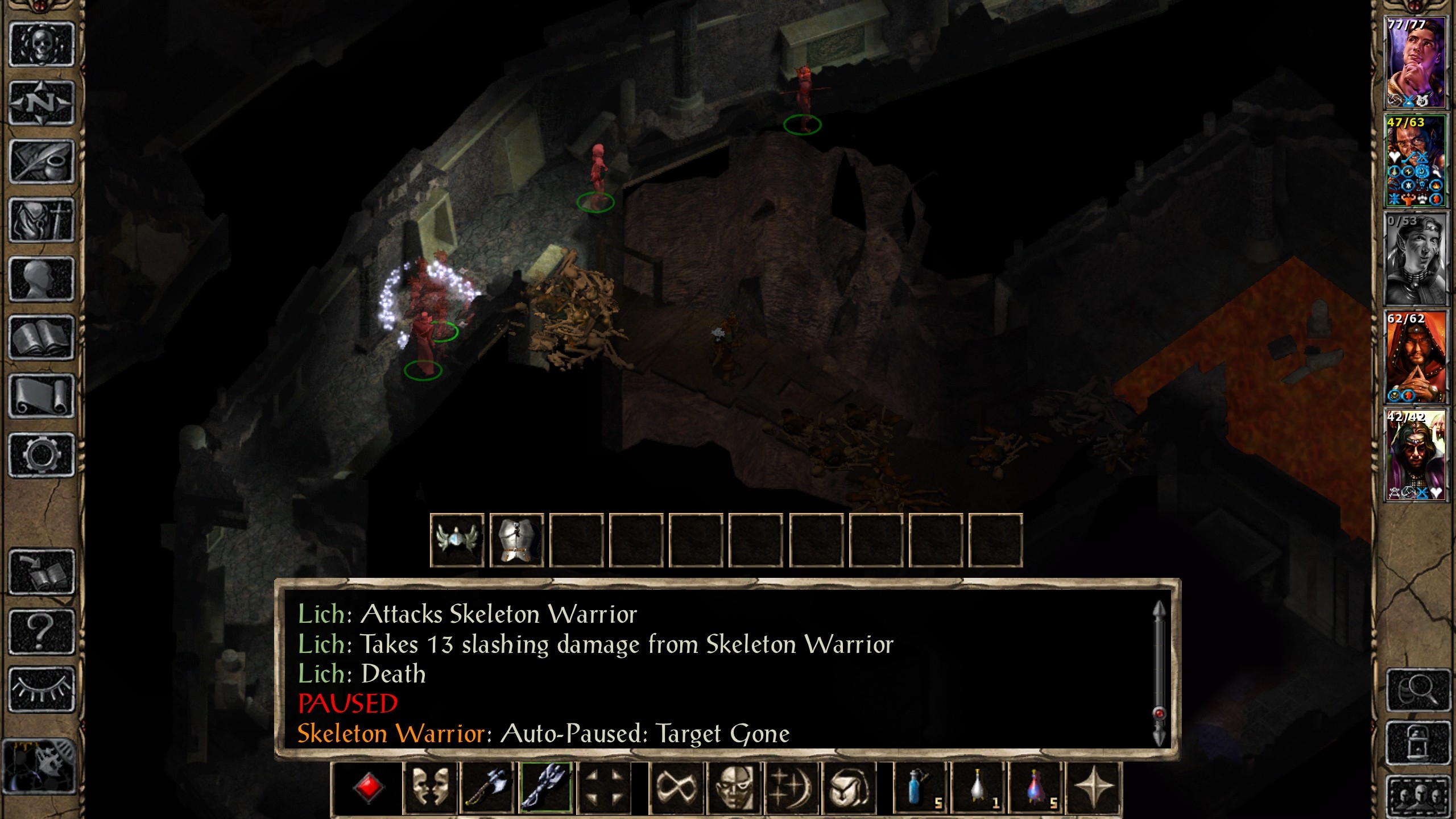Open the journal quill-and-inkpot button
This screenshot has height=819, width=1456.
coord(42,162)
